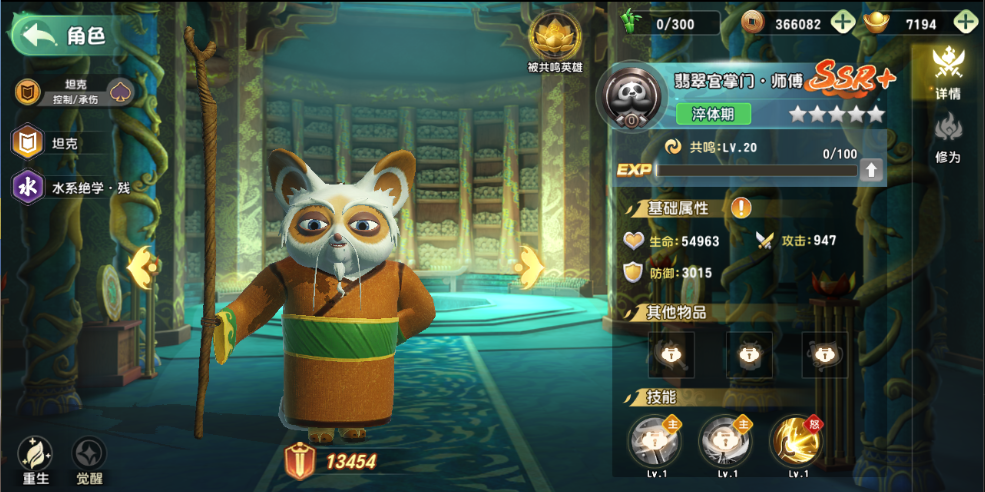This screenshot has width=985, height=492.
Task: Open the 被共鸣英雄 lotus icon
Action: click(554, 38)
